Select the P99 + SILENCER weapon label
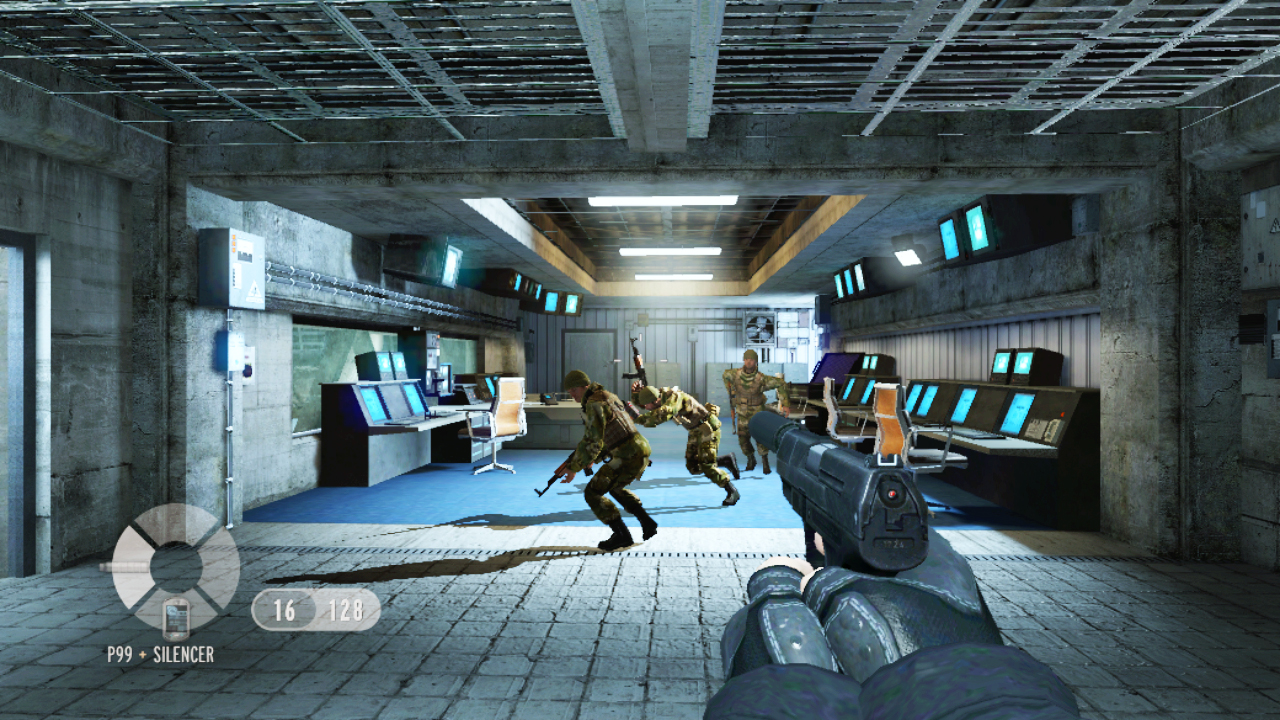Image resolution: width=1280 pixels, height=720 pixels. 160,652
